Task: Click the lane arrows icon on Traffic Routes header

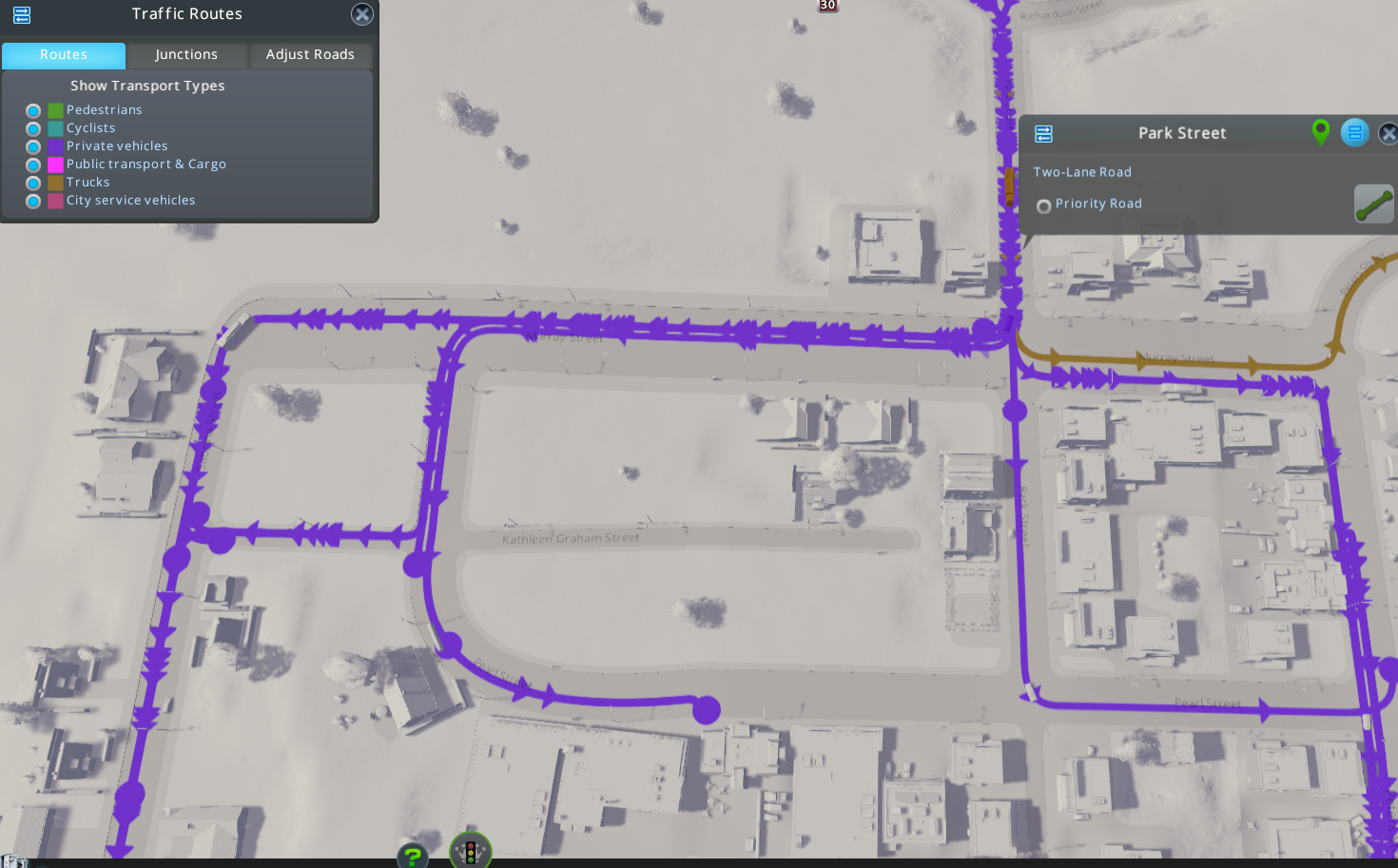Action: coord(22,15)
